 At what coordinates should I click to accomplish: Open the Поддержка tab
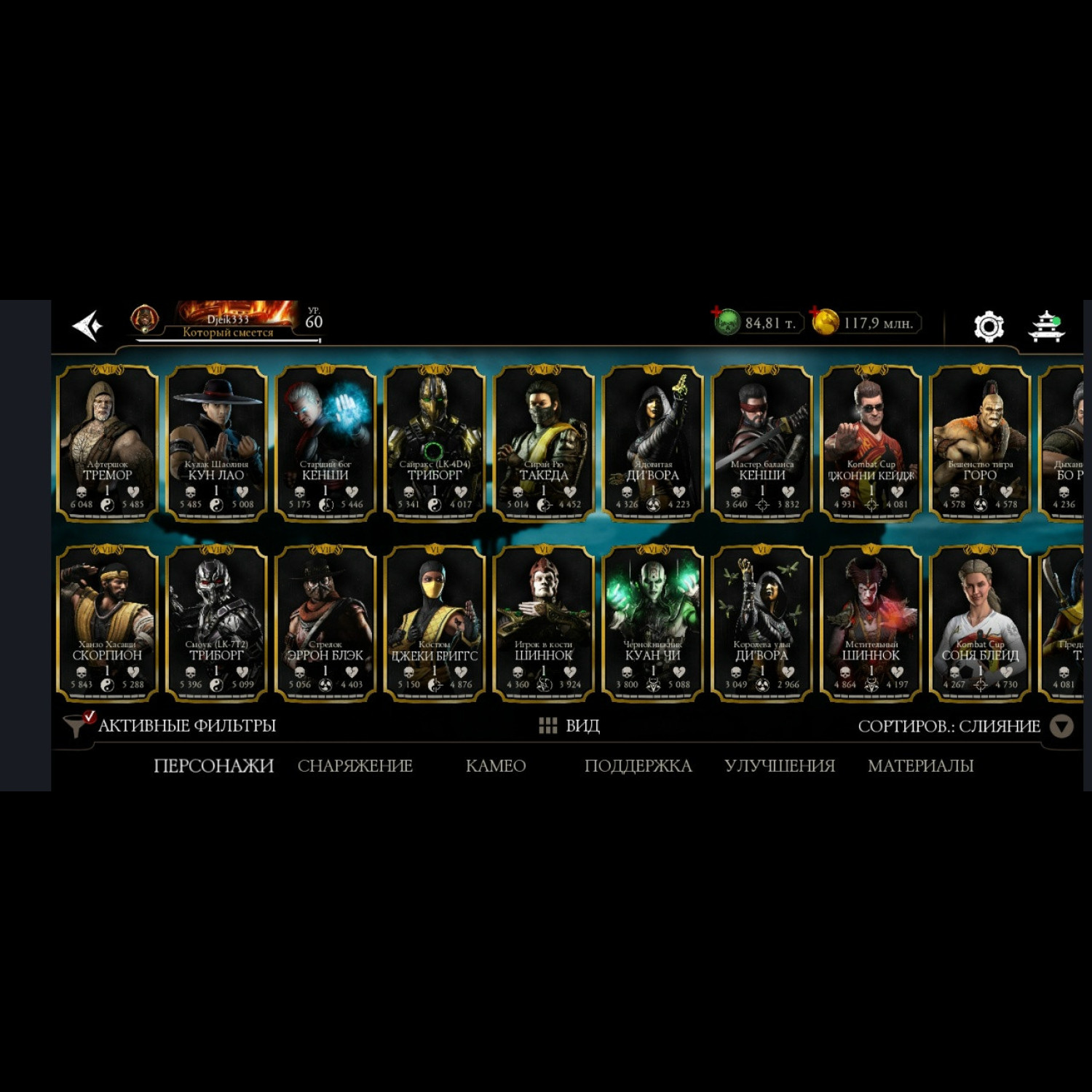[638, 766]
